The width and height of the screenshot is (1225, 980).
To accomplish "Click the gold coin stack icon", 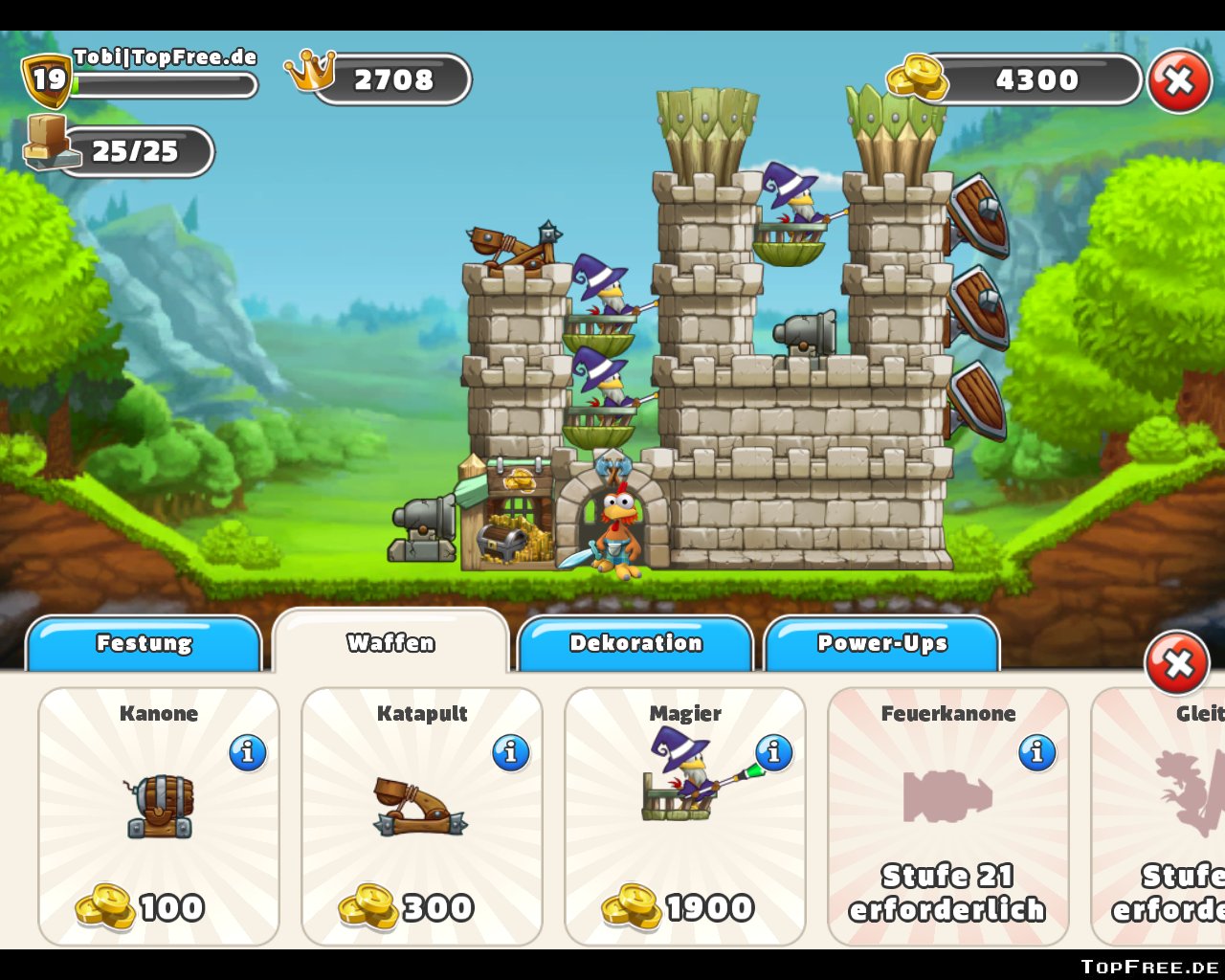I will pyautogui.click(x=916, y=77).
